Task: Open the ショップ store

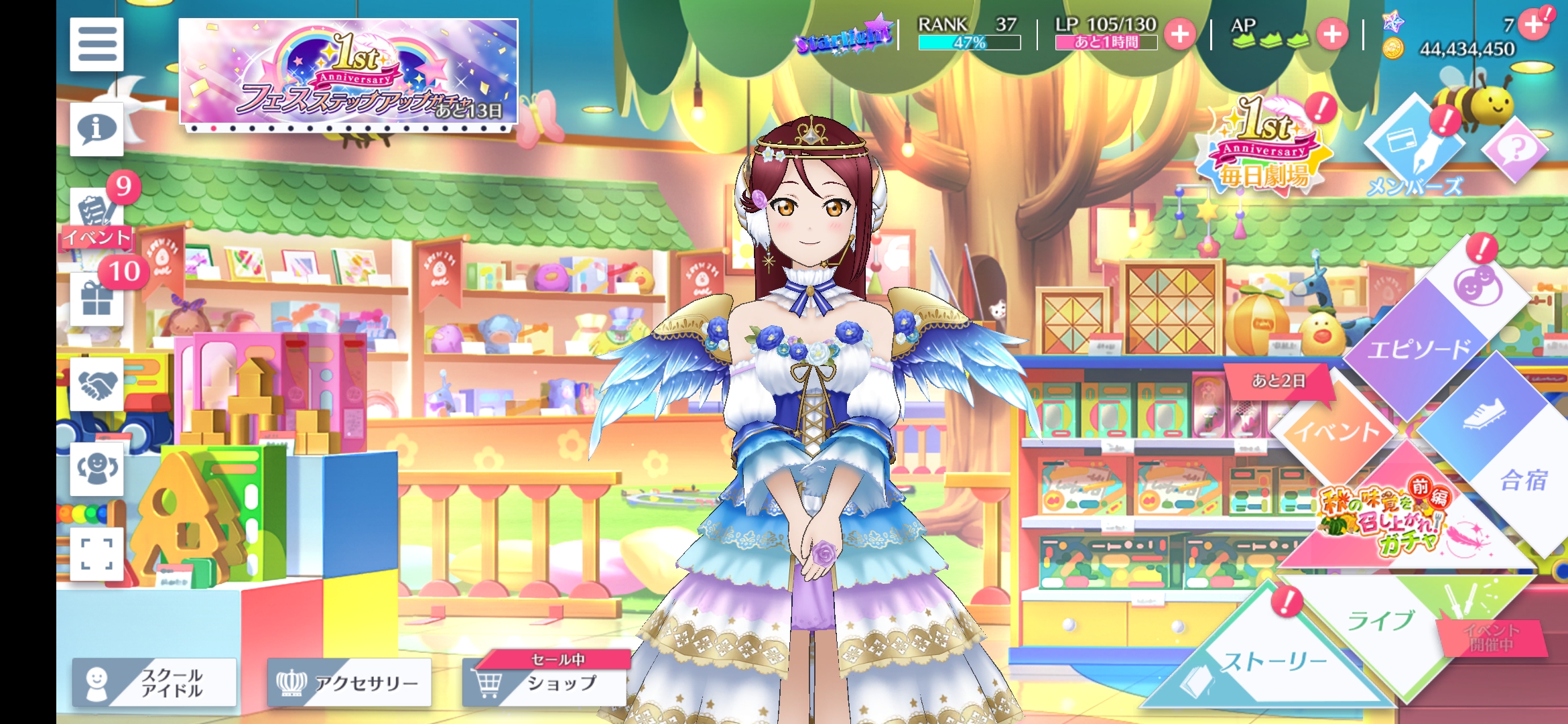Action: (x=544, y=682)
